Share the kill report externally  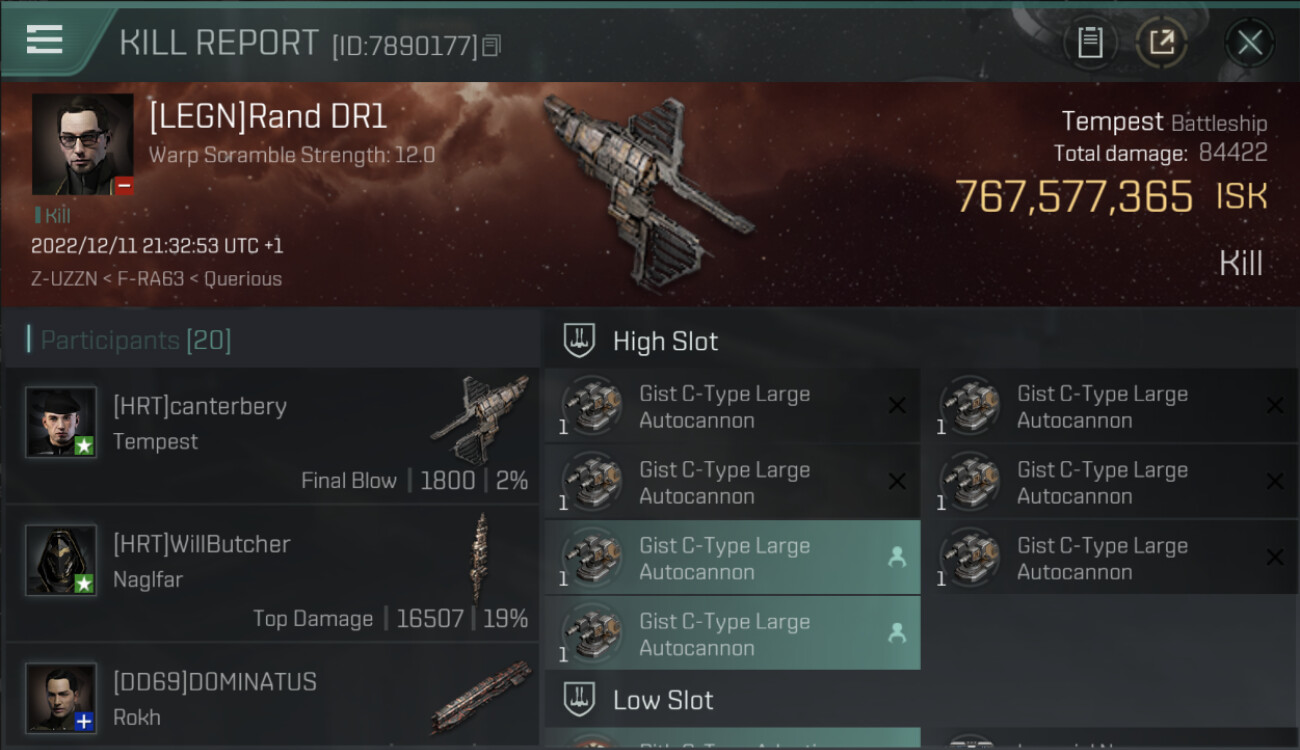point(1161,42)
